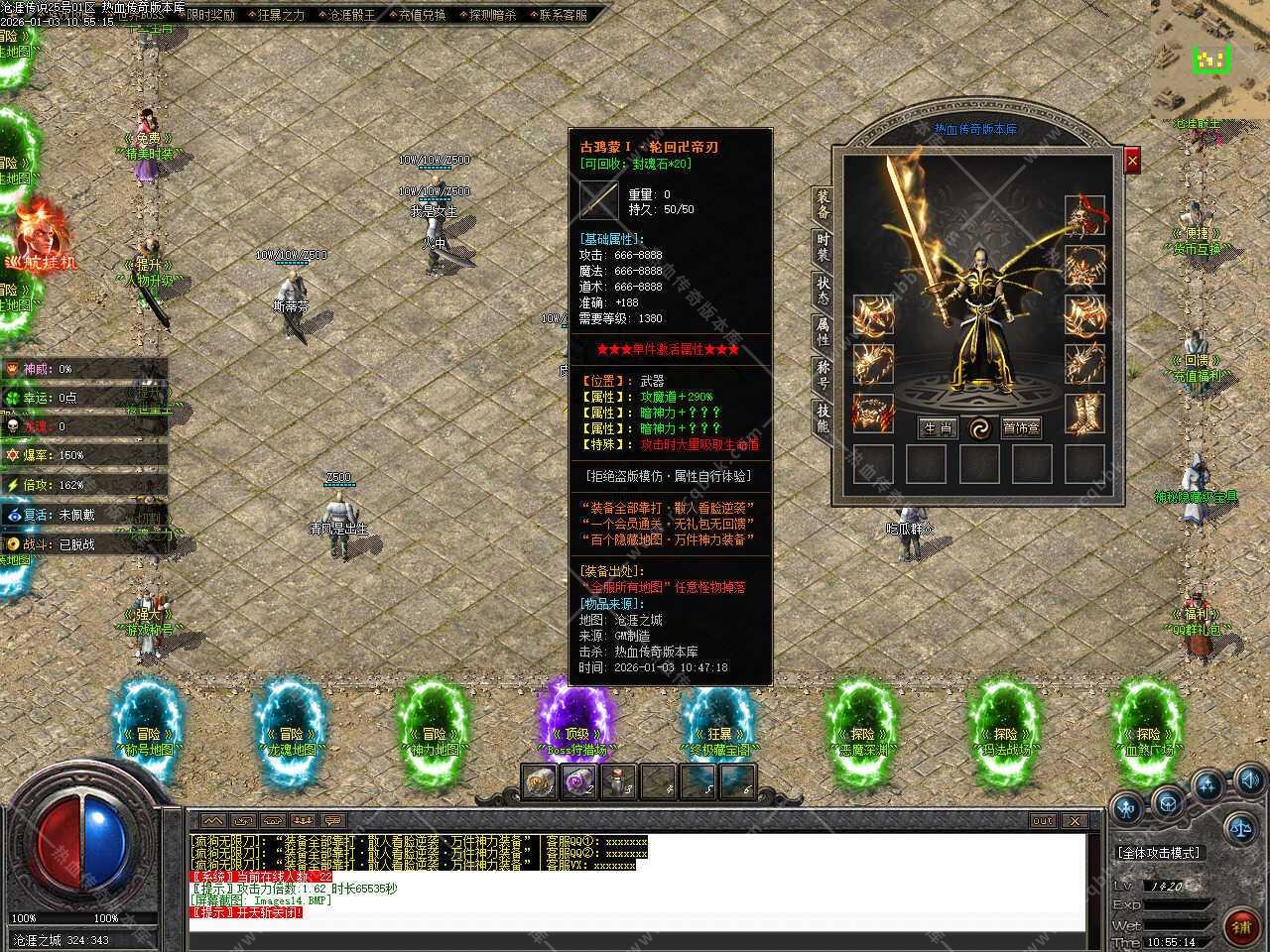Select the red-plumed helmet equipment slot
1270x952 pixels.
pyautogui.click(x=1084, y=215)
